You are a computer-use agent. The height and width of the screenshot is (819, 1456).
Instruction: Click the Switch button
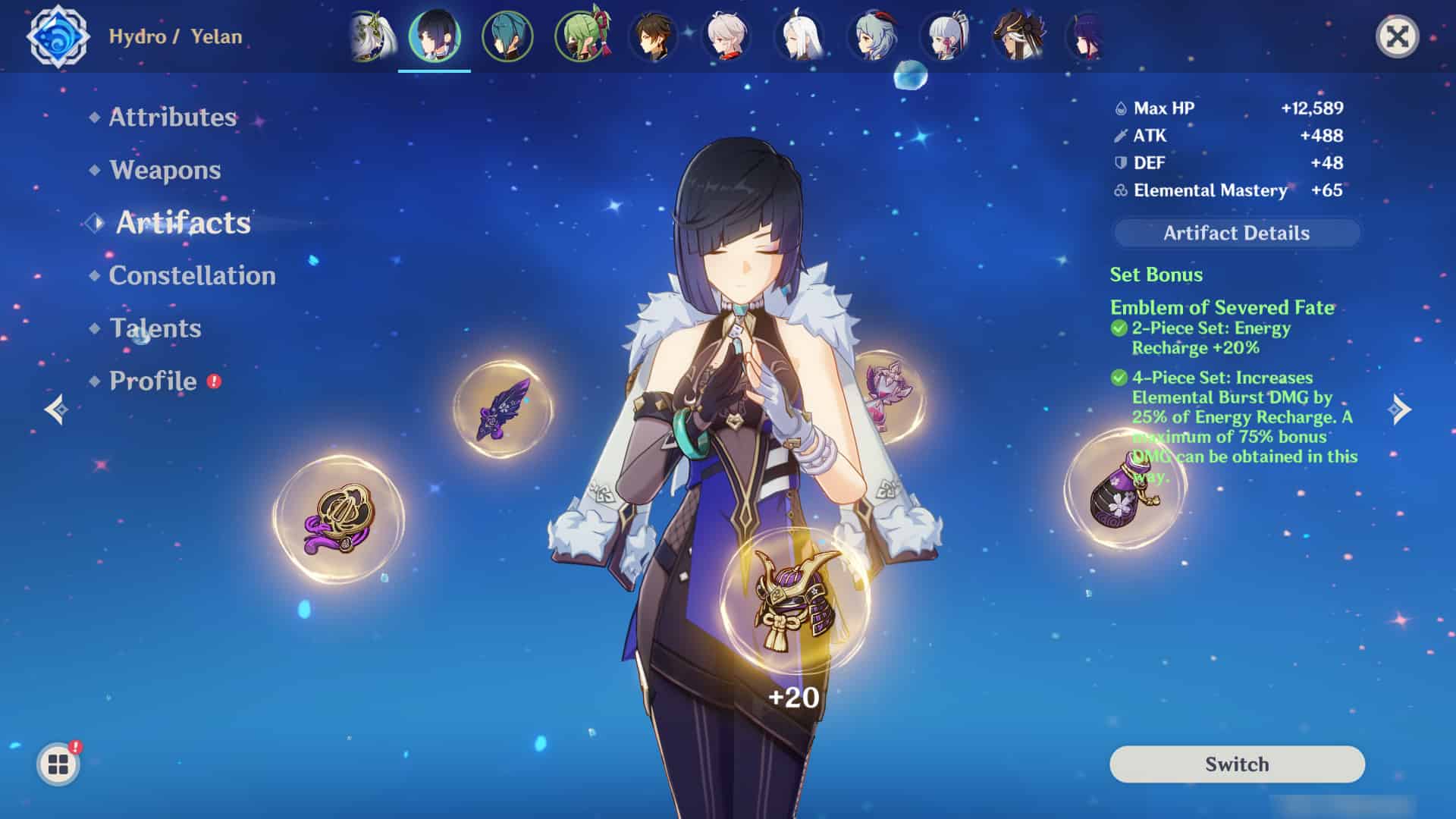[1236, 764]
